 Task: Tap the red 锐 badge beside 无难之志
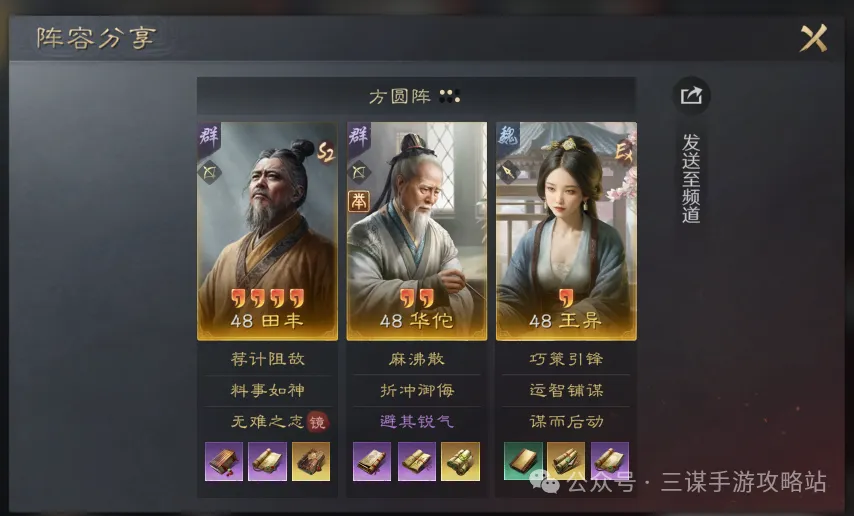(x=318, y=422)
